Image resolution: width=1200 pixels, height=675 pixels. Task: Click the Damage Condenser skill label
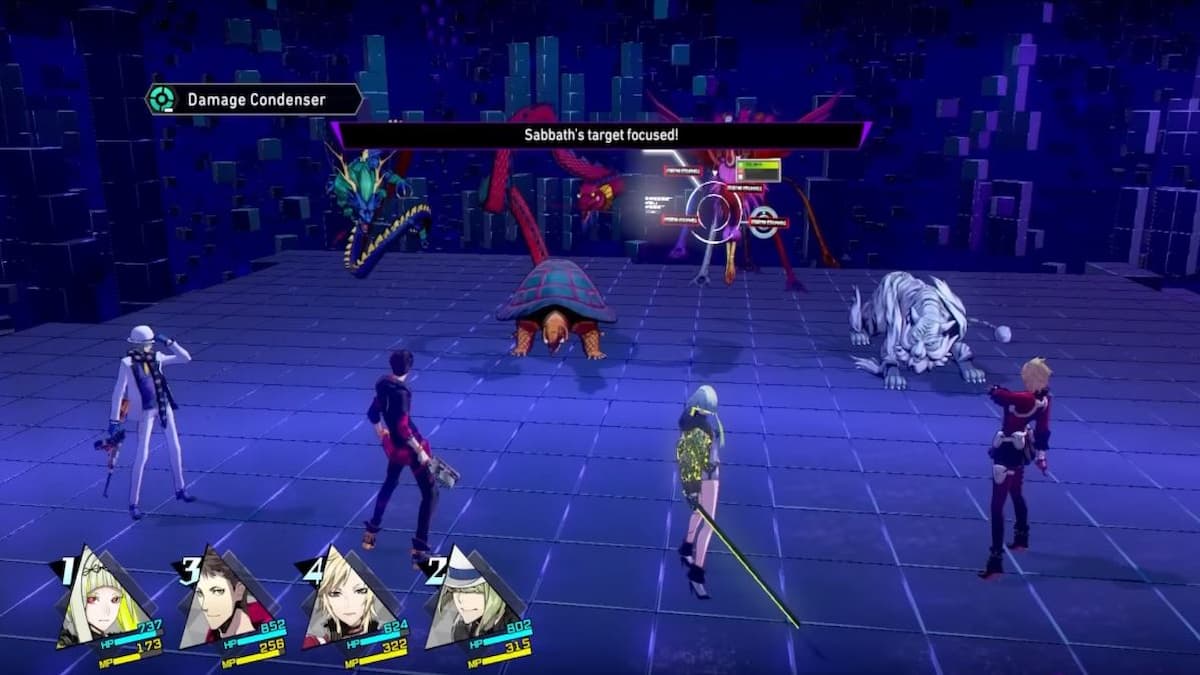tap(254, 99)
